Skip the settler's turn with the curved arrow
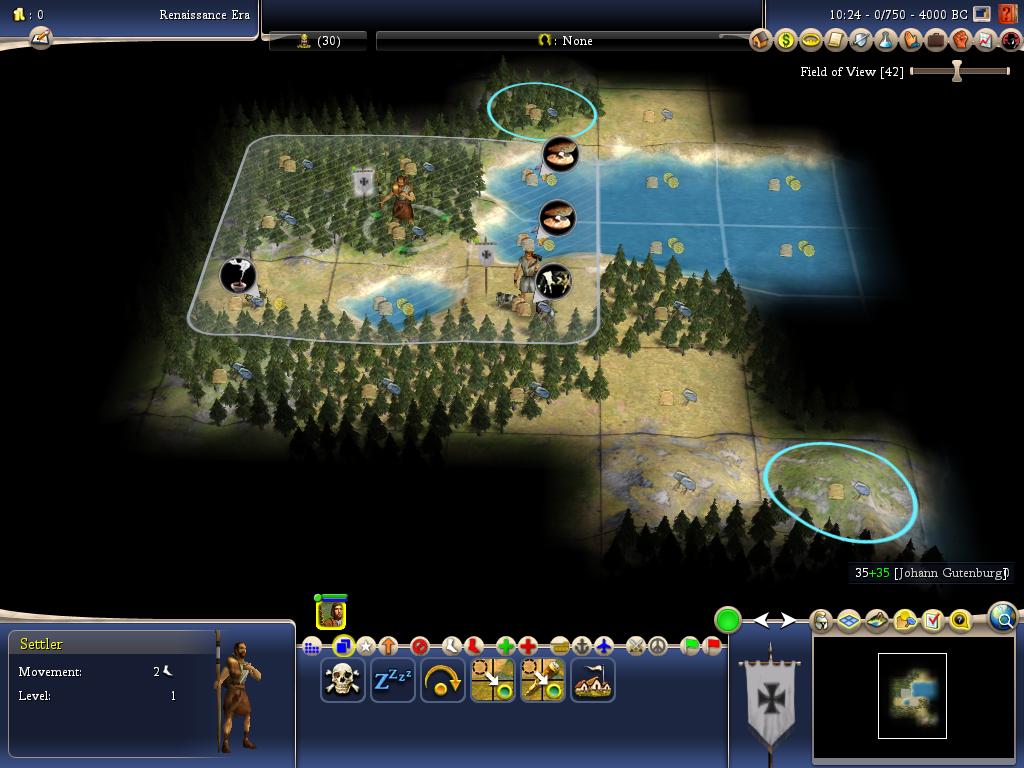Screen dimensions: 1024x768 (442, 680)
